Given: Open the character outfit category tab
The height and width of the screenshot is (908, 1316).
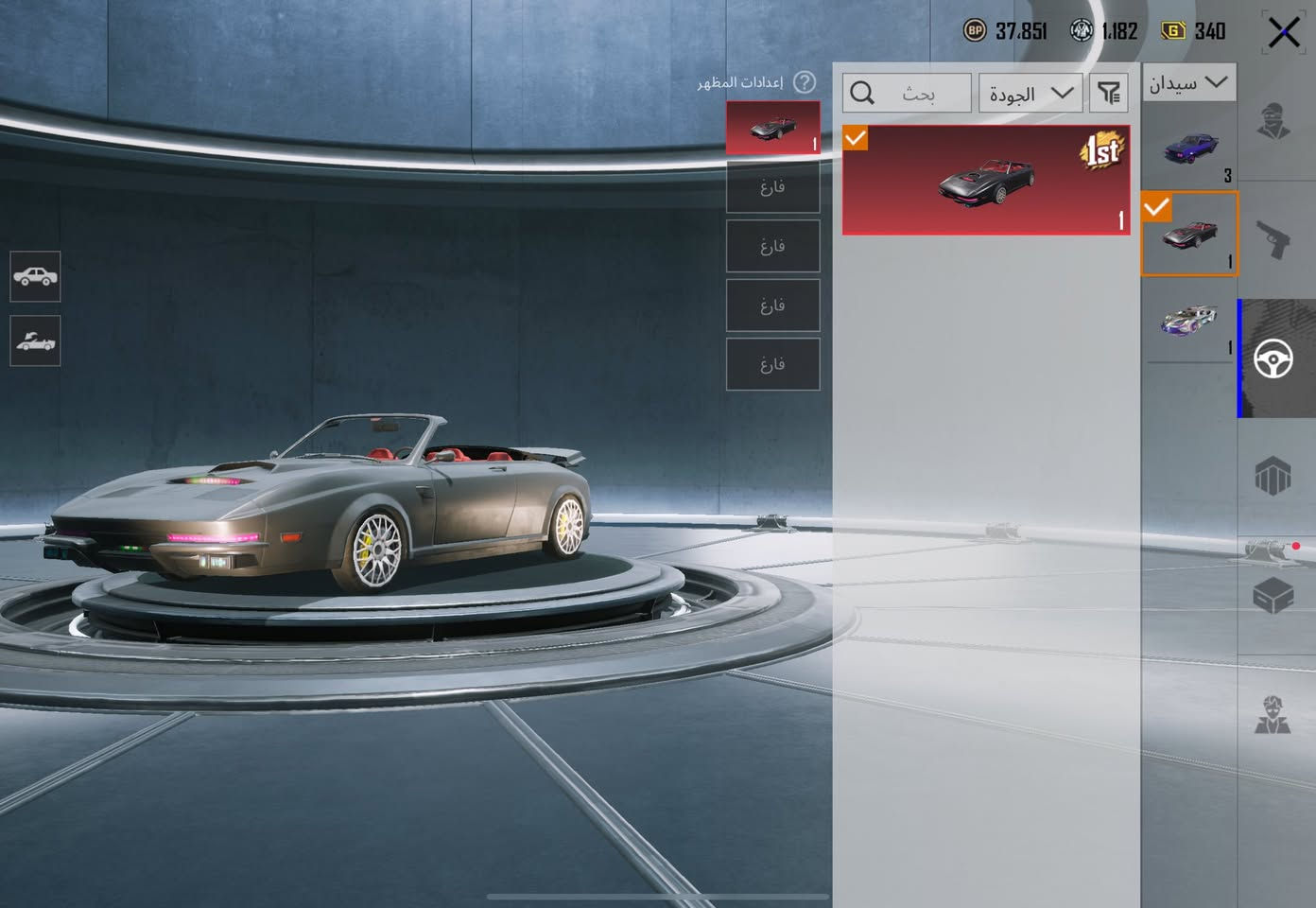Looking at the screenshot, I should click(1273, 123).
